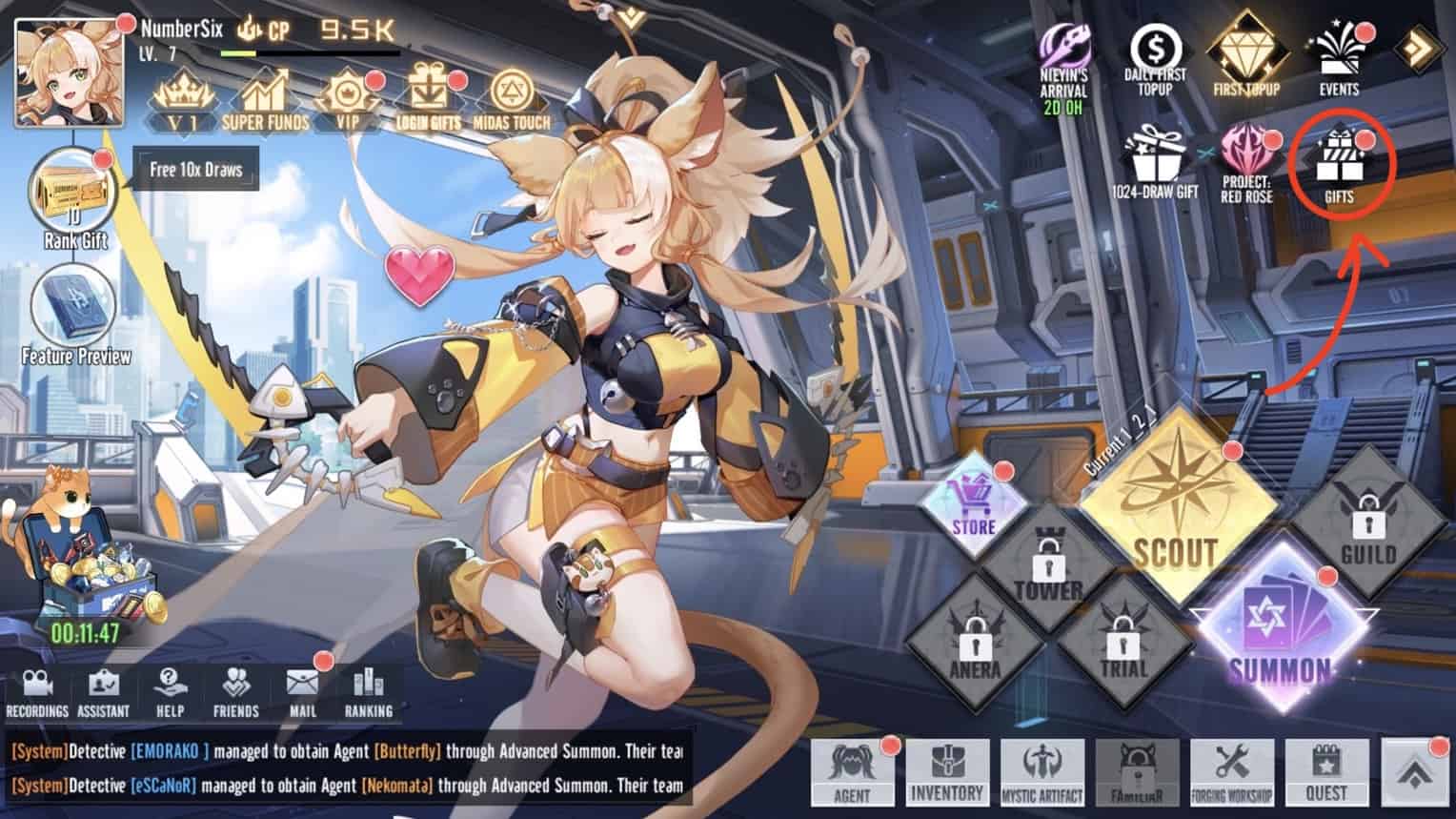Visit the Store

click(x=973, y=507)
